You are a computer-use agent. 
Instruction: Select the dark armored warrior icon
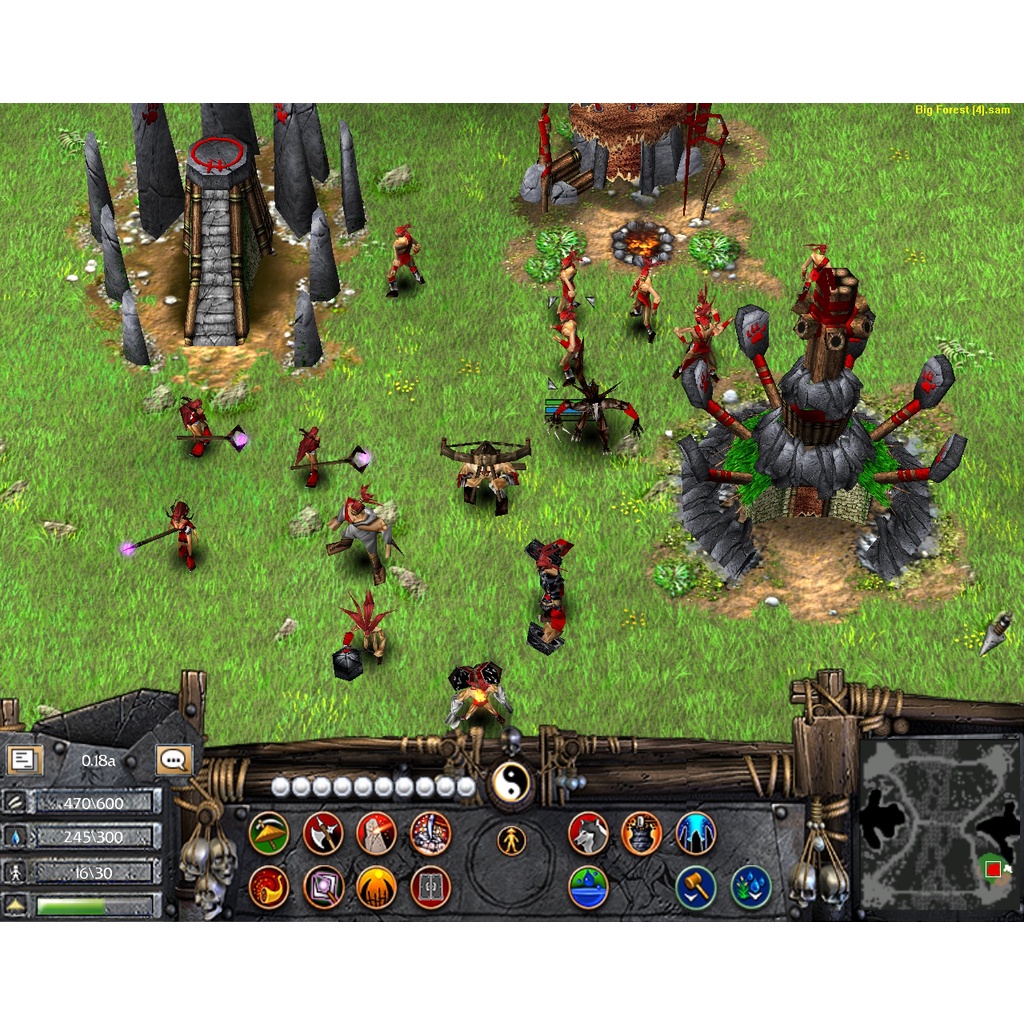(642, 832)
